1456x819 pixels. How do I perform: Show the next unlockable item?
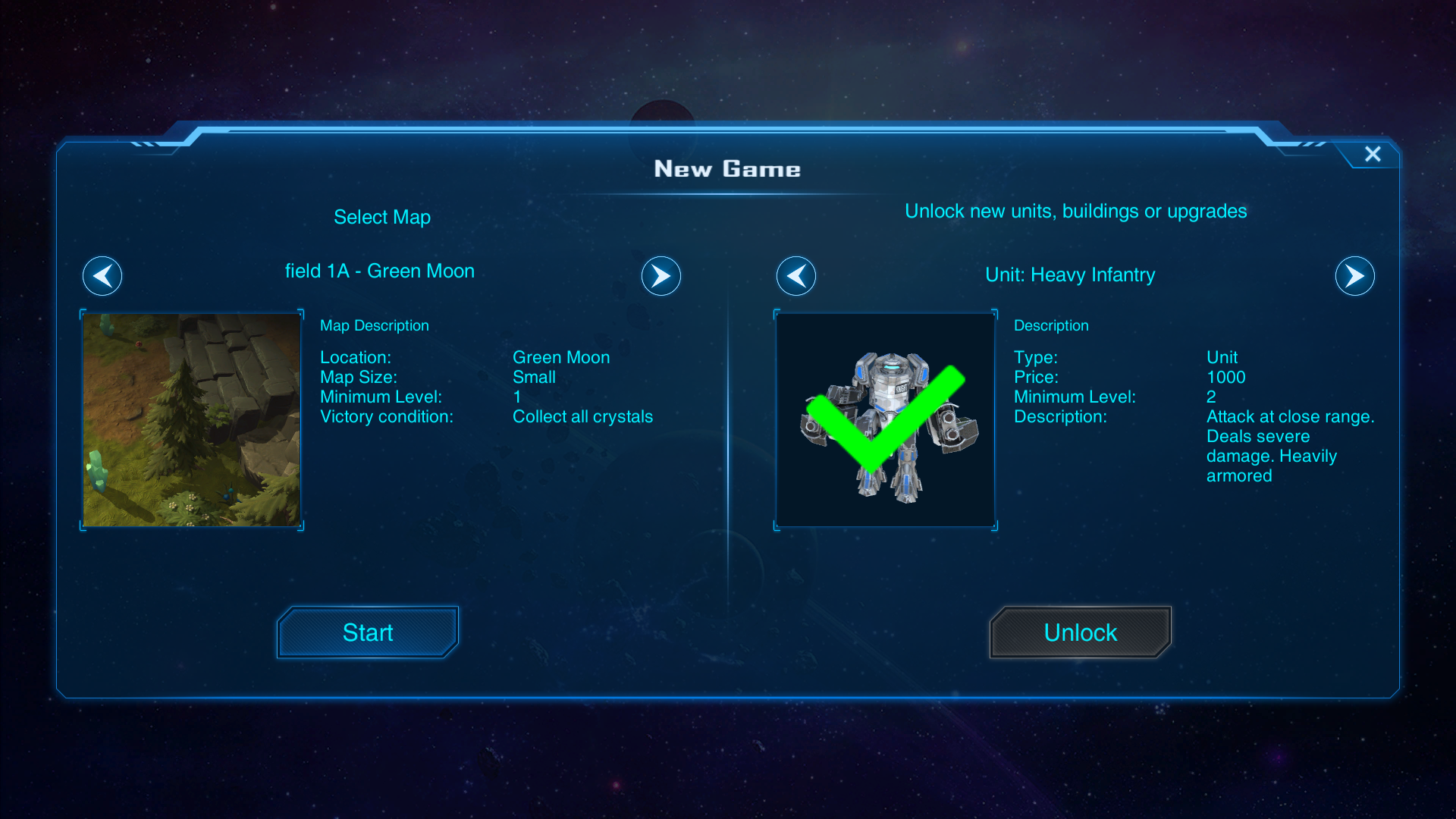1354,276
